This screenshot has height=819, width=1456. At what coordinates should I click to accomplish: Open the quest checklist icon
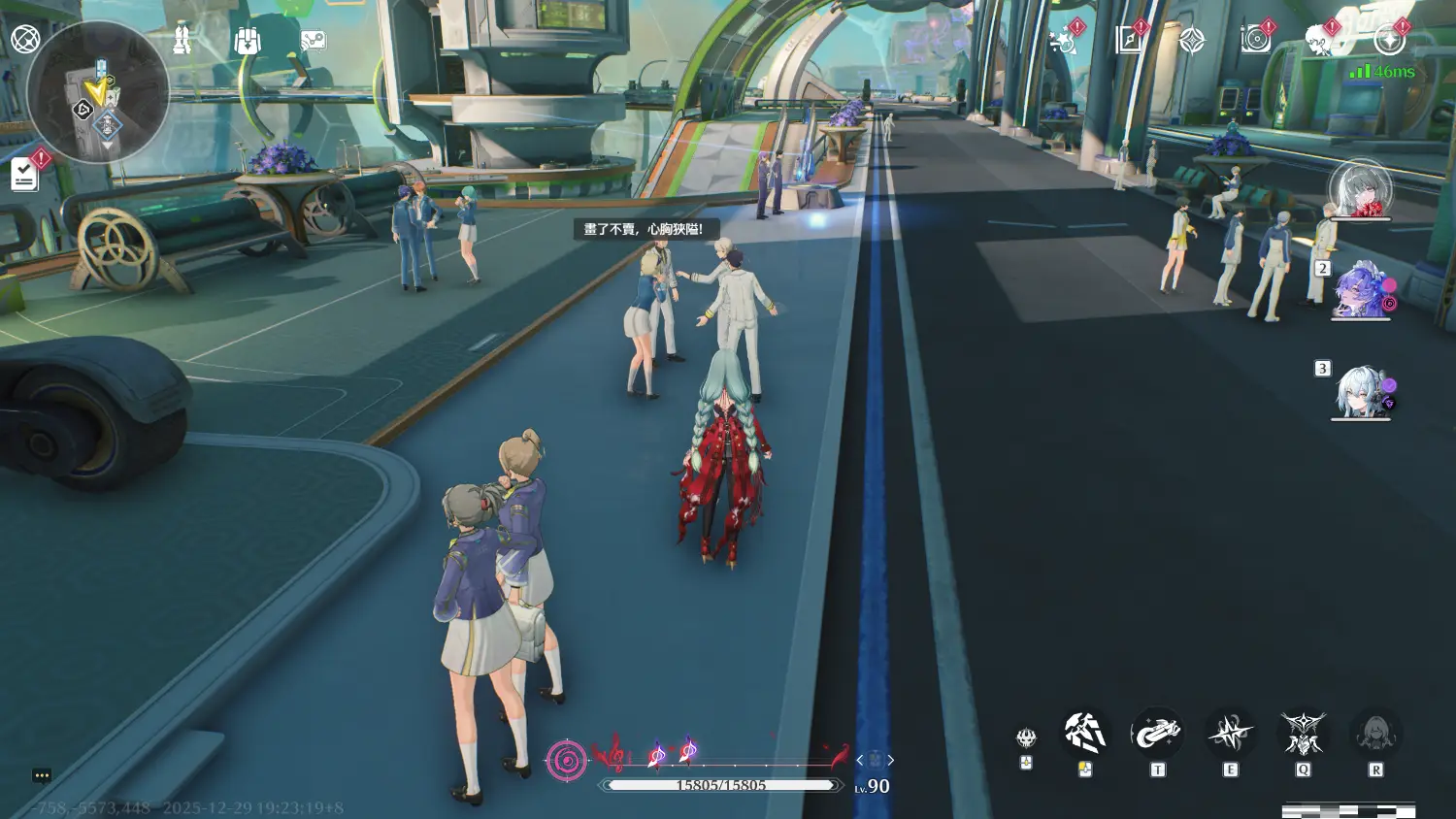pyautogui.click(x=24, y=175)
